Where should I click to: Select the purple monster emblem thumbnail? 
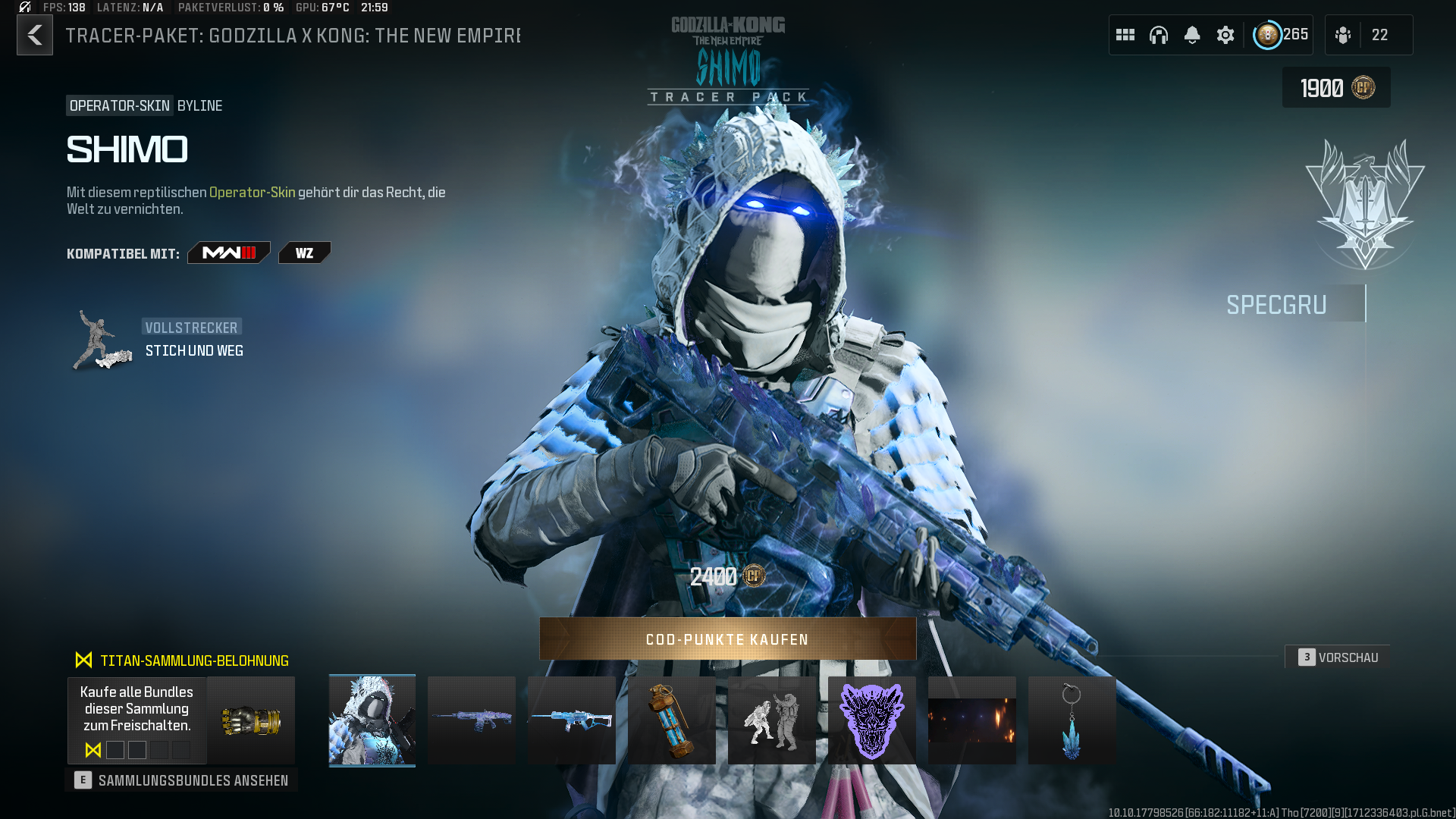tap(872, 720)
